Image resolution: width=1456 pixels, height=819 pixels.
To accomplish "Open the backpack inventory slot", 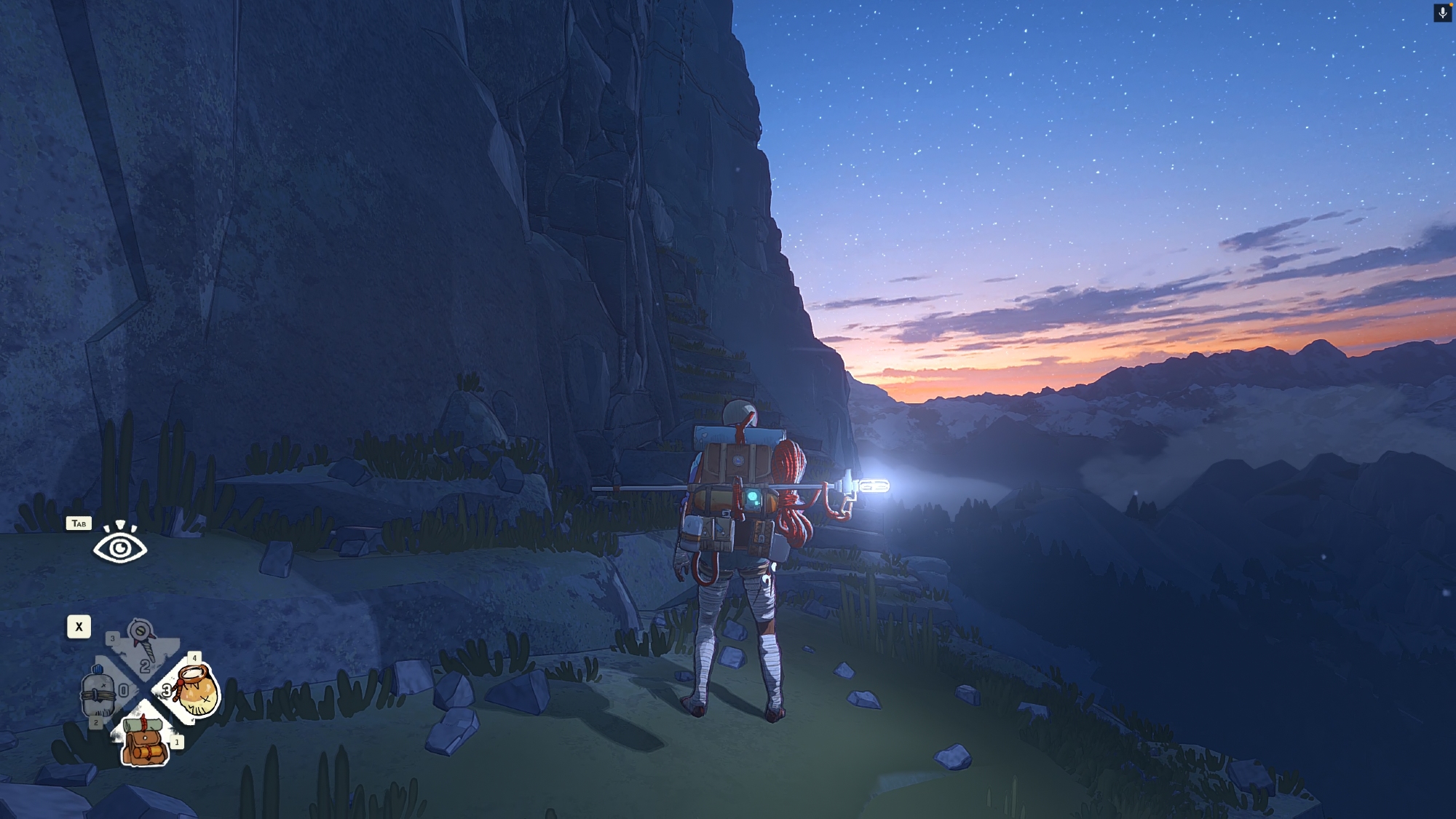I will 146,740.
